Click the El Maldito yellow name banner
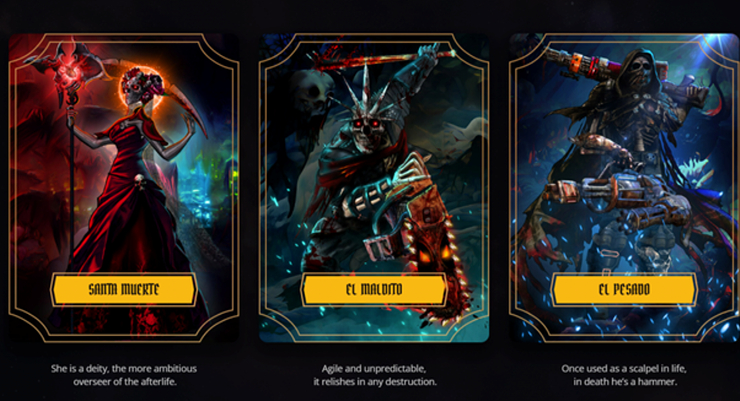This screenshot has height=401, width=740. tap(373, 290)
